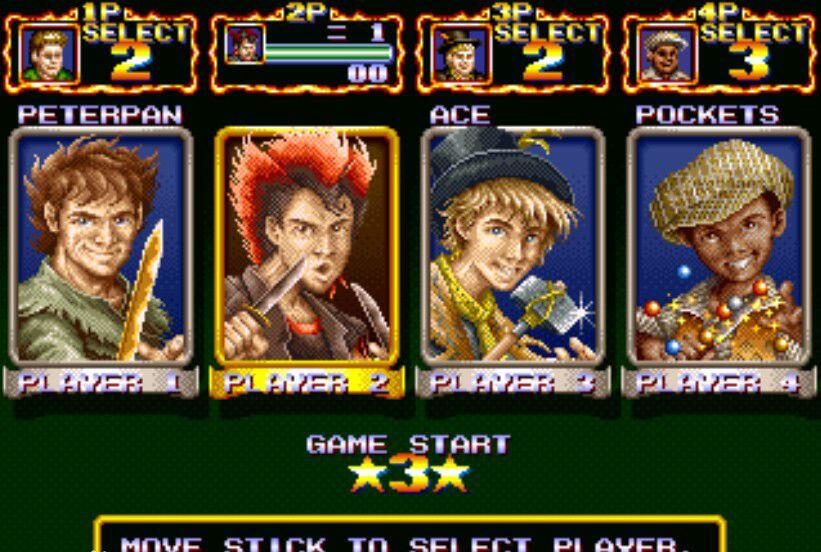Select the Peter Pan character portrait

click(100, 247)
